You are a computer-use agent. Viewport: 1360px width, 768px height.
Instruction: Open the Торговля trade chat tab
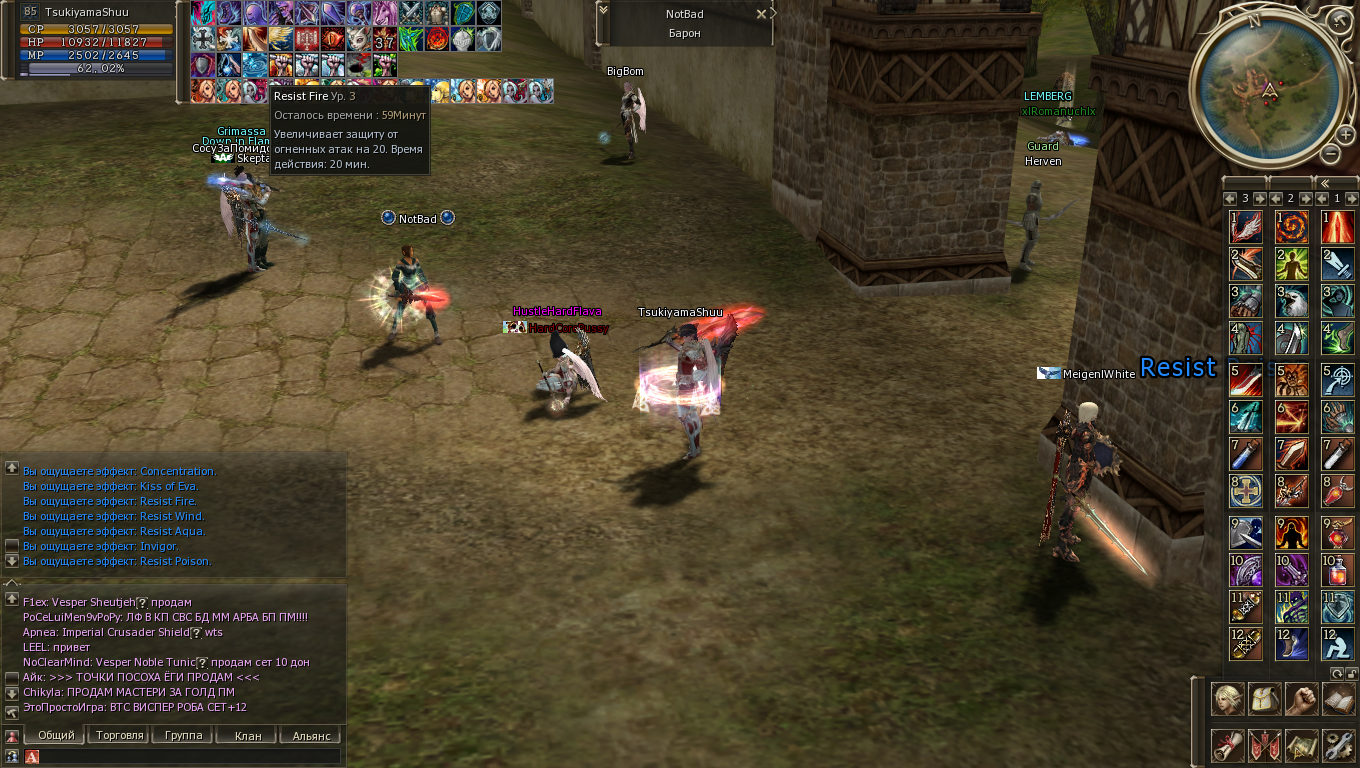pyautogui.click(x=120, y=735)
